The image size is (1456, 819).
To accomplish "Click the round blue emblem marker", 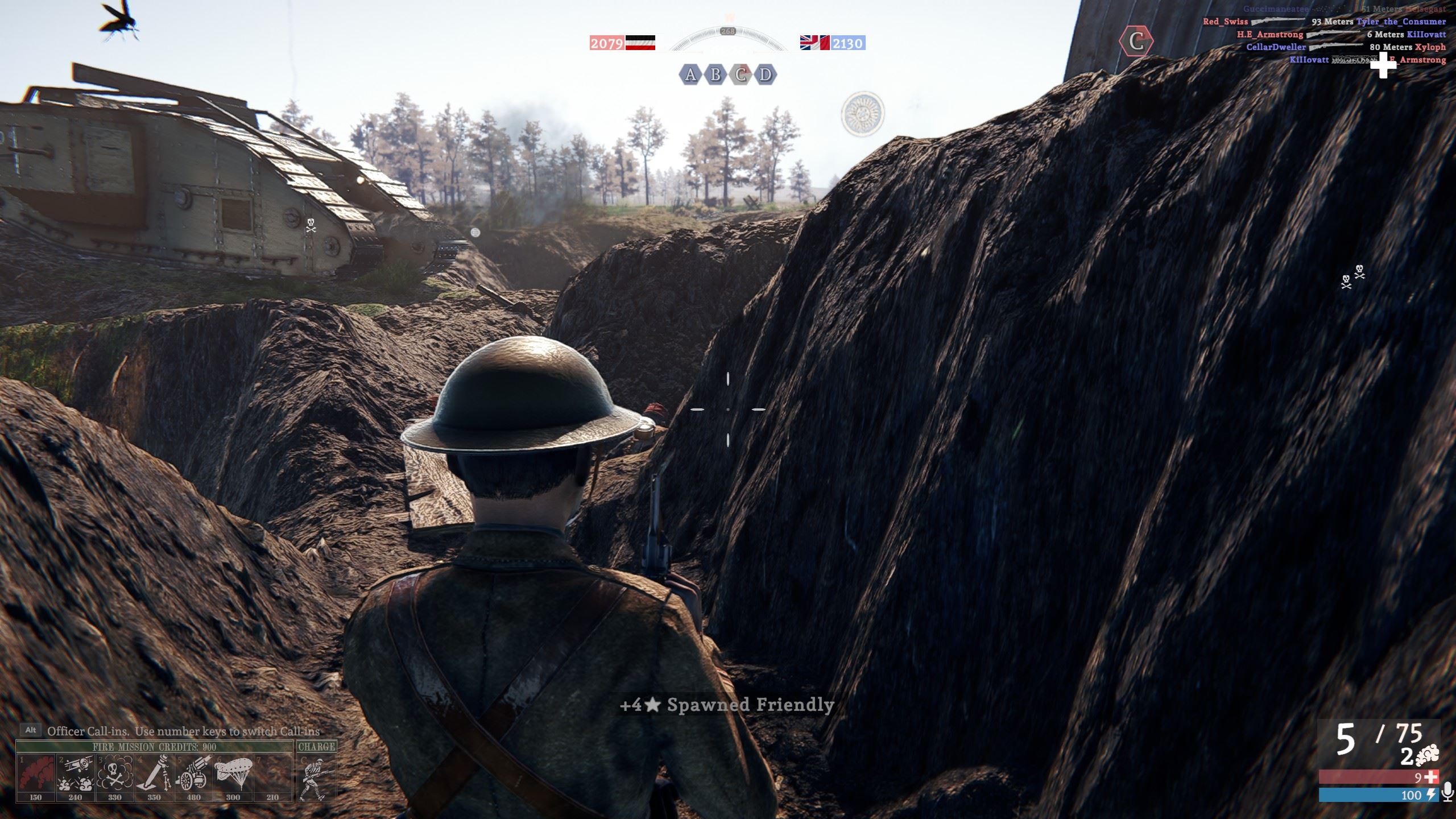I will tap(863, 114).
